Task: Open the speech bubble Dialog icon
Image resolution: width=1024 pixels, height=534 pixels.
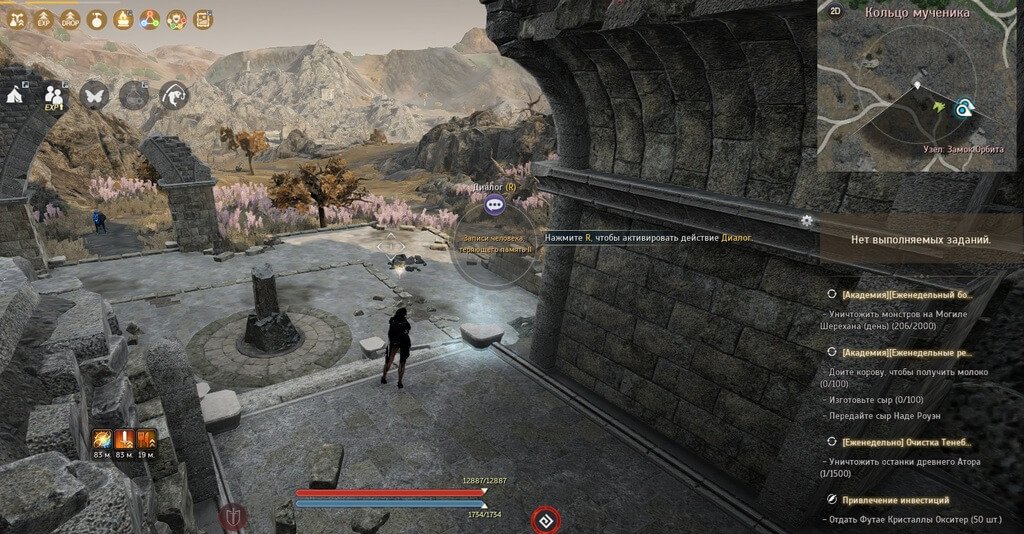Action: pos(494,205)
